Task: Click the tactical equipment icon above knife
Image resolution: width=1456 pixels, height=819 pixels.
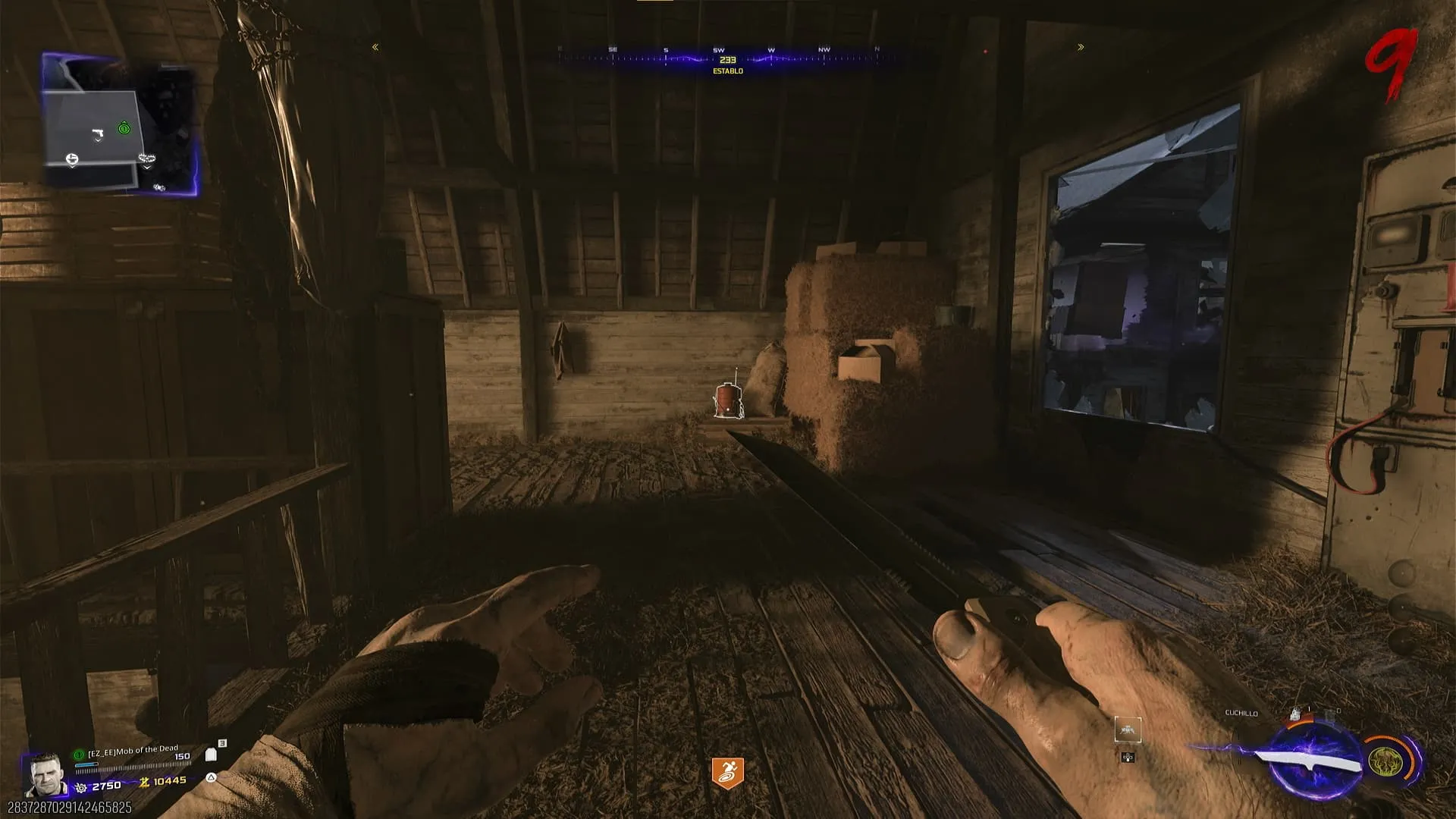Action: click(1295, 714)
